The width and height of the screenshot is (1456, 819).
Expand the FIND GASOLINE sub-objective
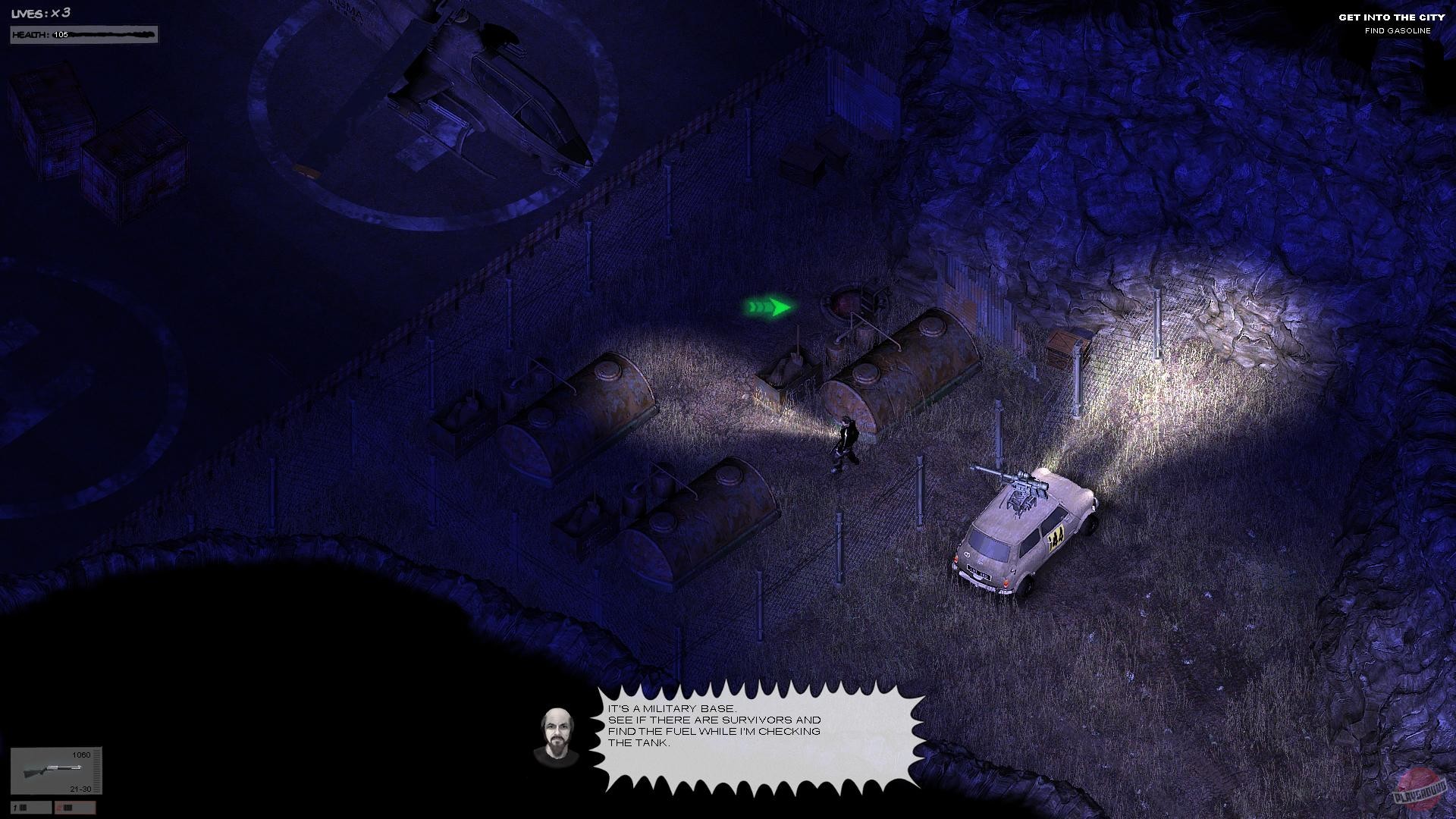click(1398, 32)
